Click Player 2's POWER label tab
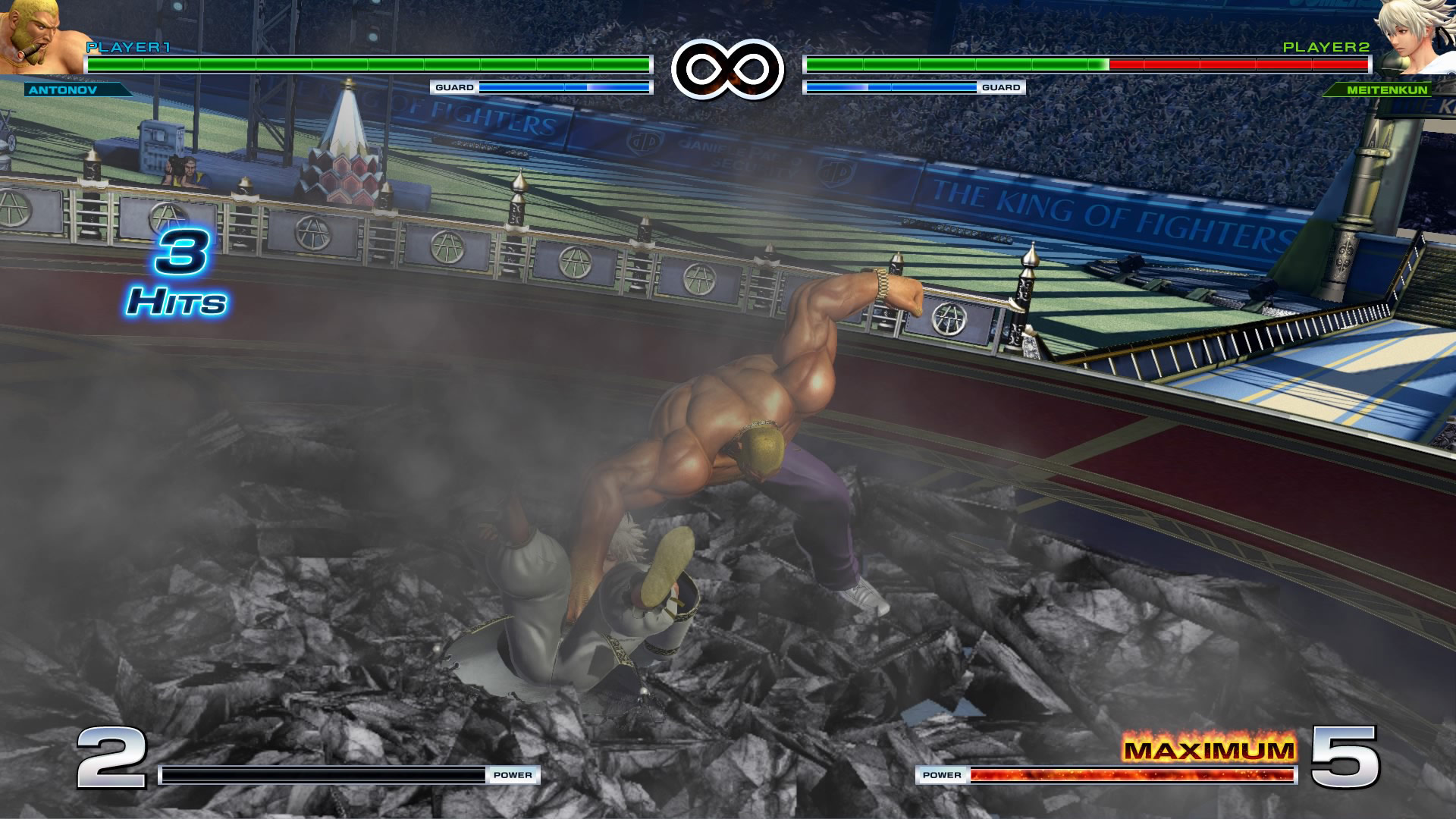Viewport: 1456px width, 819px height. click(943, 776)
